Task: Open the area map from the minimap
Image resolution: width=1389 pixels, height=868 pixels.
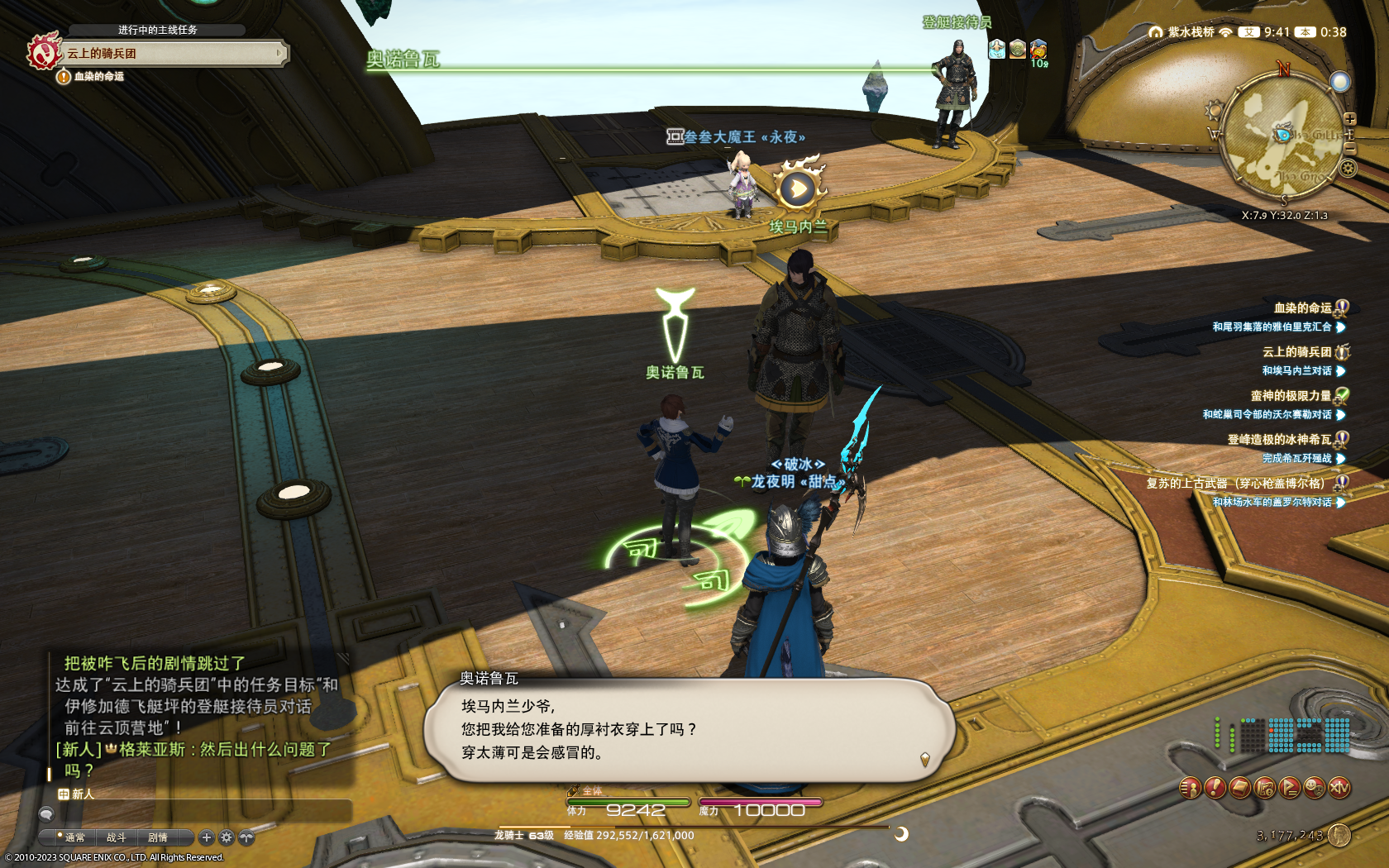Action: click(x=1282, y=136)
